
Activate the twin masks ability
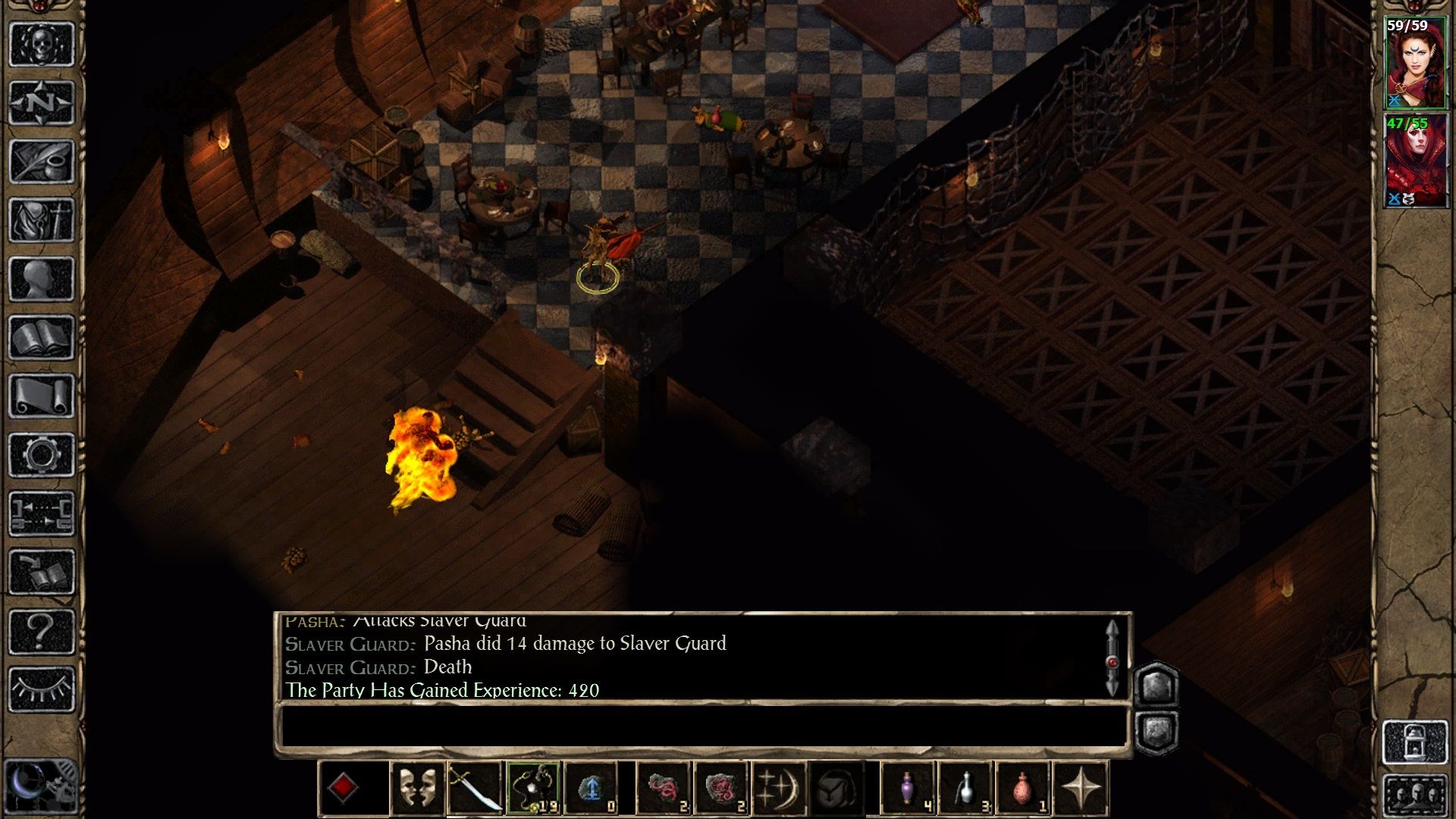[x=417, y=788]
